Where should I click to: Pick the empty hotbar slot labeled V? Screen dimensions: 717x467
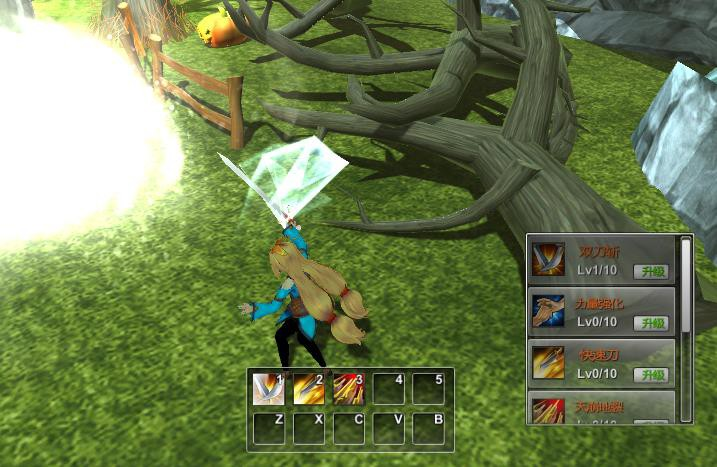coord(388,428)
